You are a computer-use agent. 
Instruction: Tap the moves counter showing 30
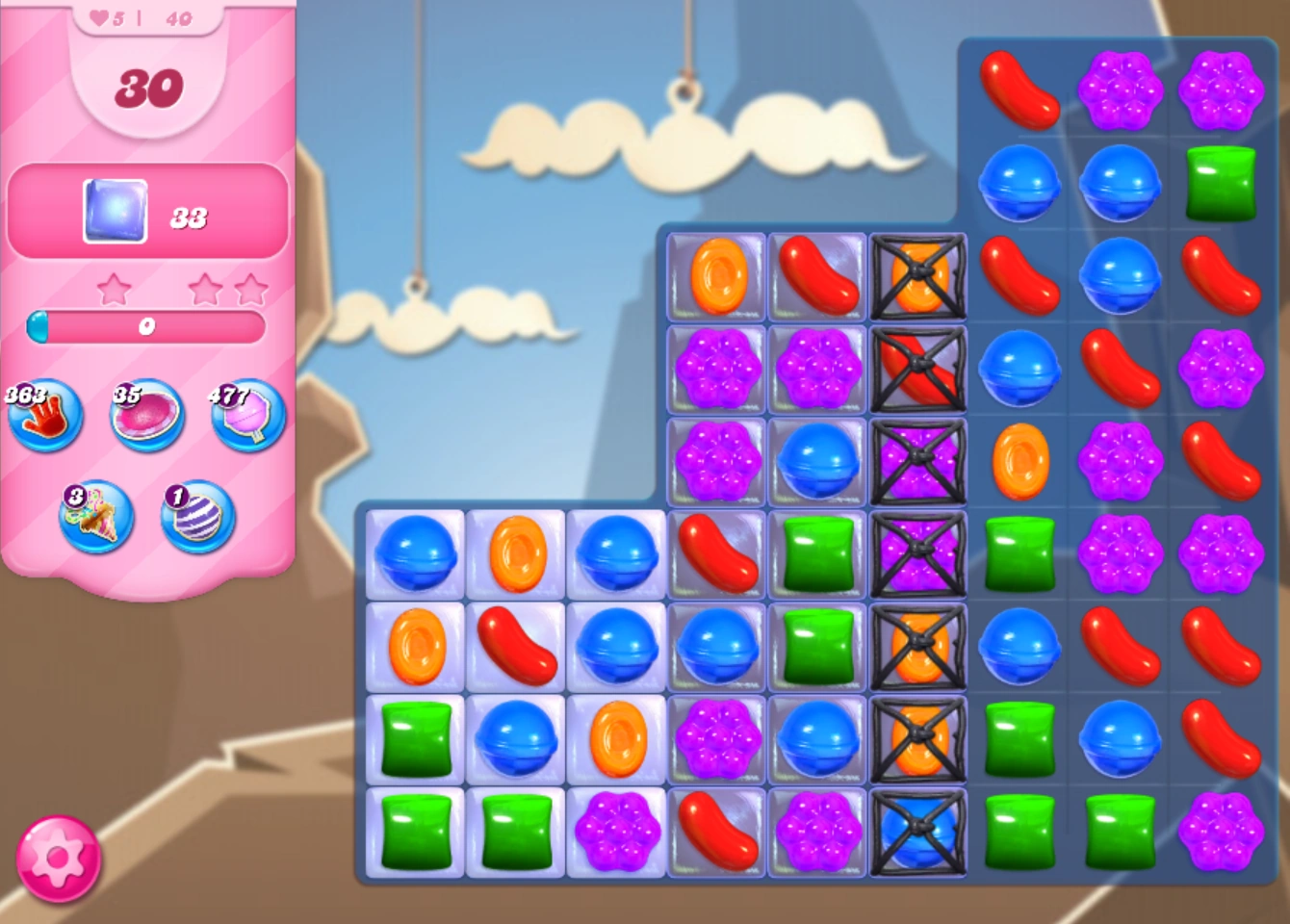148,87
